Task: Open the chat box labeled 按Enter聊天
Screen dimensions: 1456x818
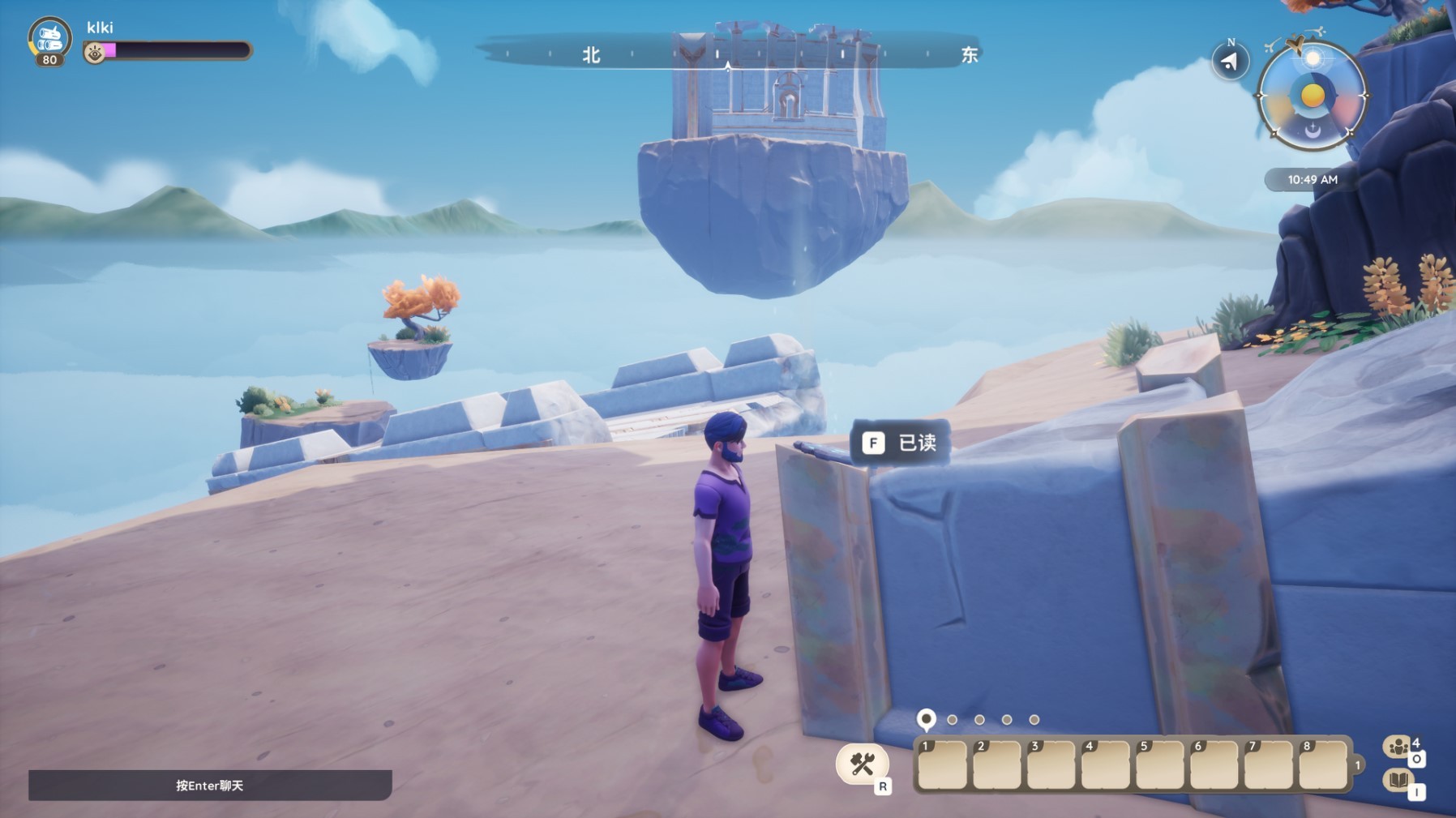Action: [210, 785]
